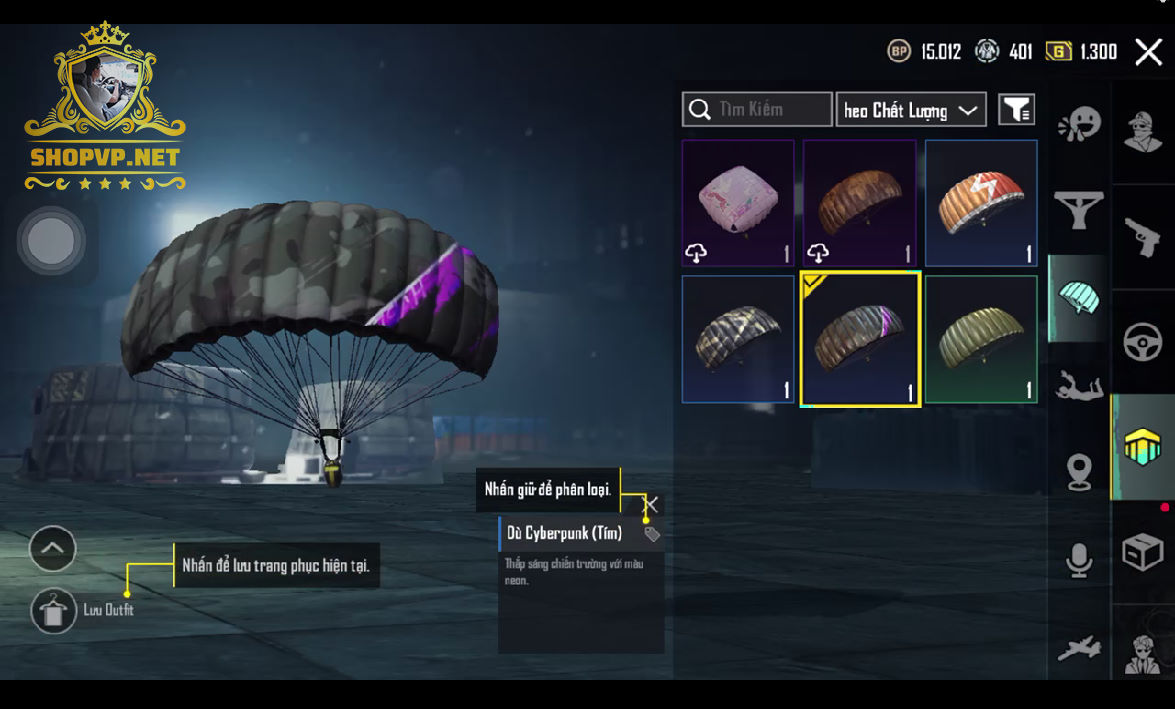Close the inventory with the top-right X
Image resolution: width=1175 pixels, height=709 pixels.
pyautogui.click(x=1148, y=52)
